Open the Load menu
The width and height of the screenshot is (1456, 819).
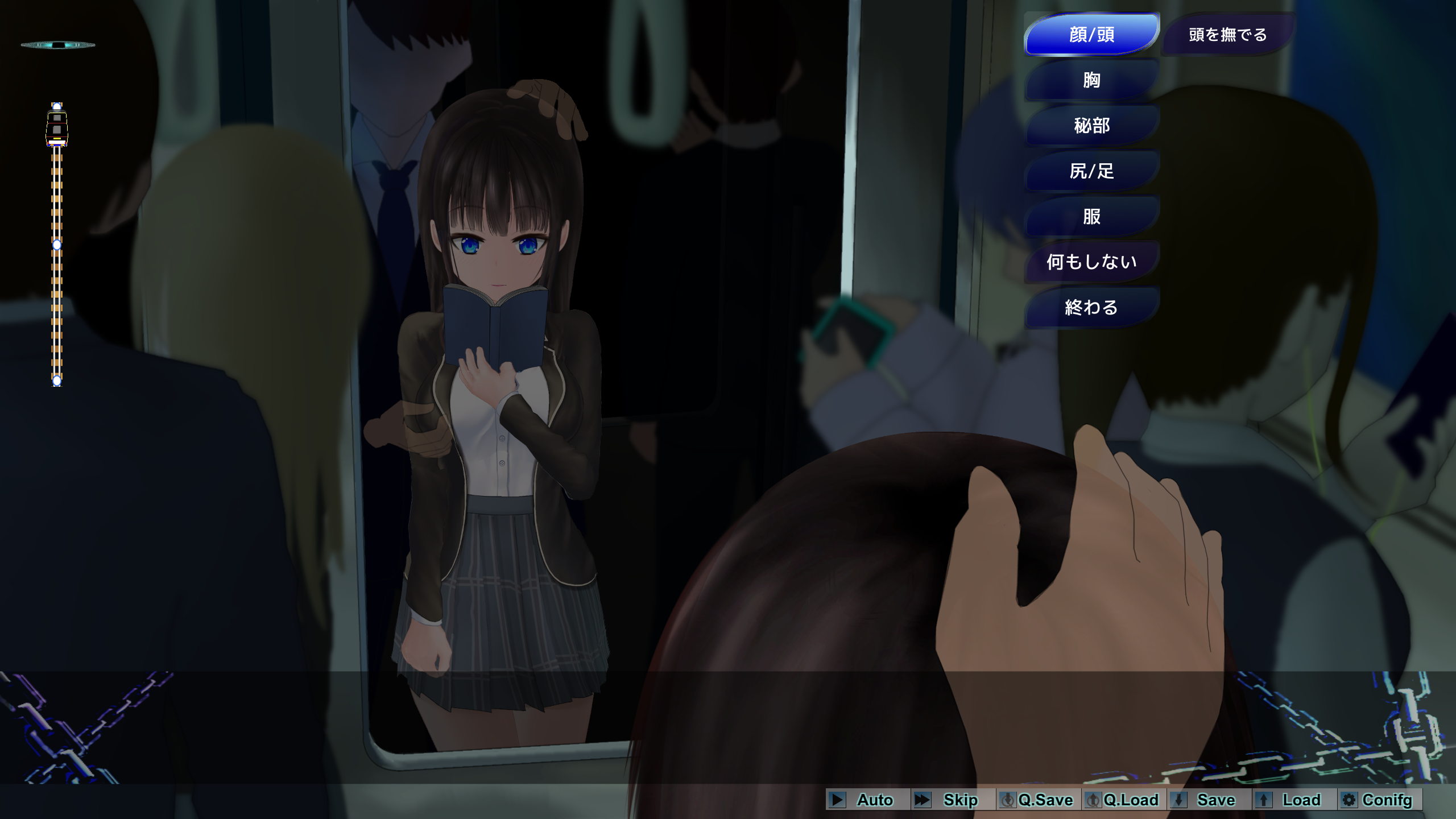[1293, 800]
